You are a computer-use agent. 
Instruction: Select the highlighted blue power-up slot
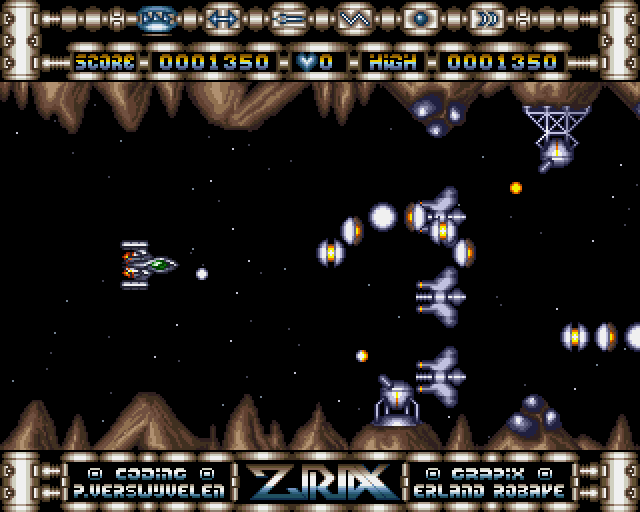pyautogui.click(x=156, y=18)
